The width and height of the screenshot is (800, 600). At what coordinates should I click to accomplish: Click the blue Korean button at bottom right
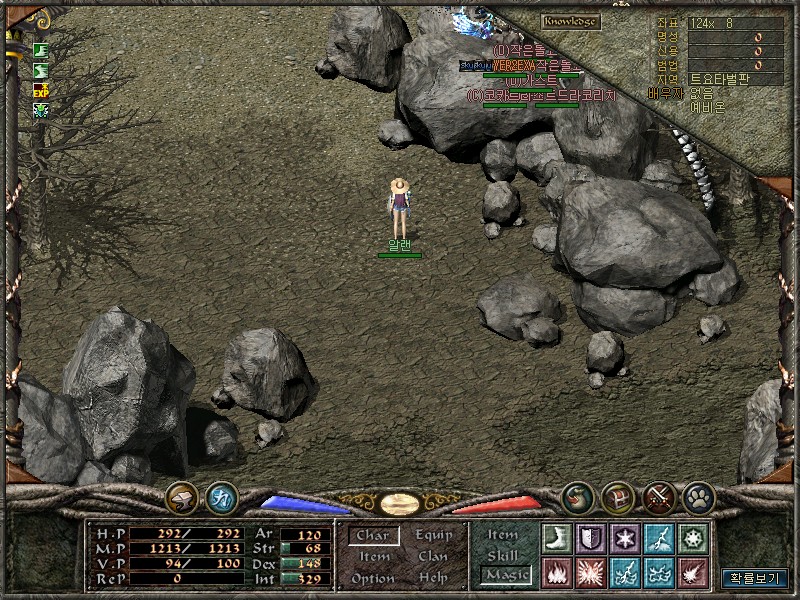pos(753,577)
